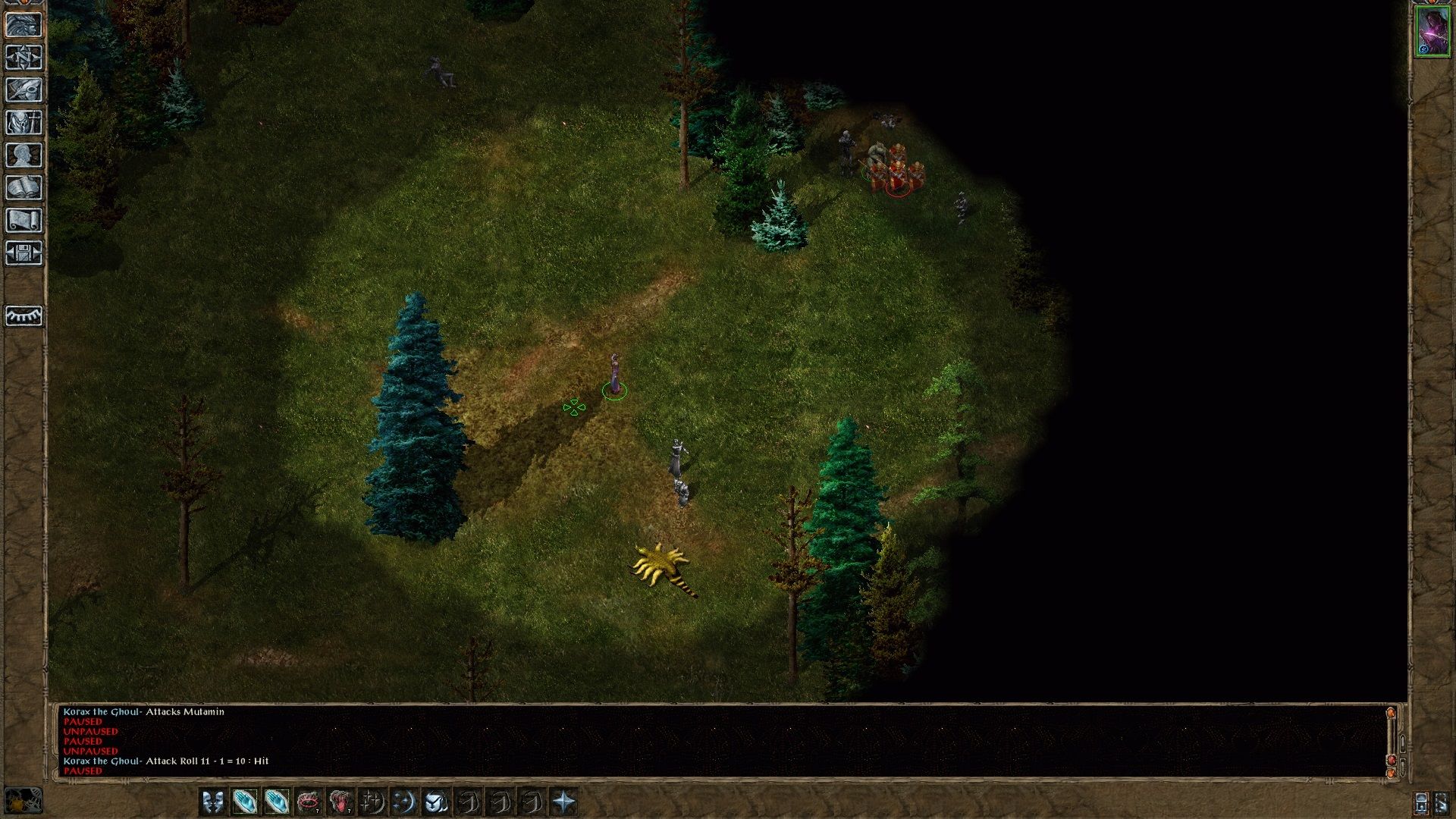Viewport: 1456px width, 819px height.
Task: Open the cast spell stars-and-moon button
Action: pyautogui.click(x=404, y=802)
